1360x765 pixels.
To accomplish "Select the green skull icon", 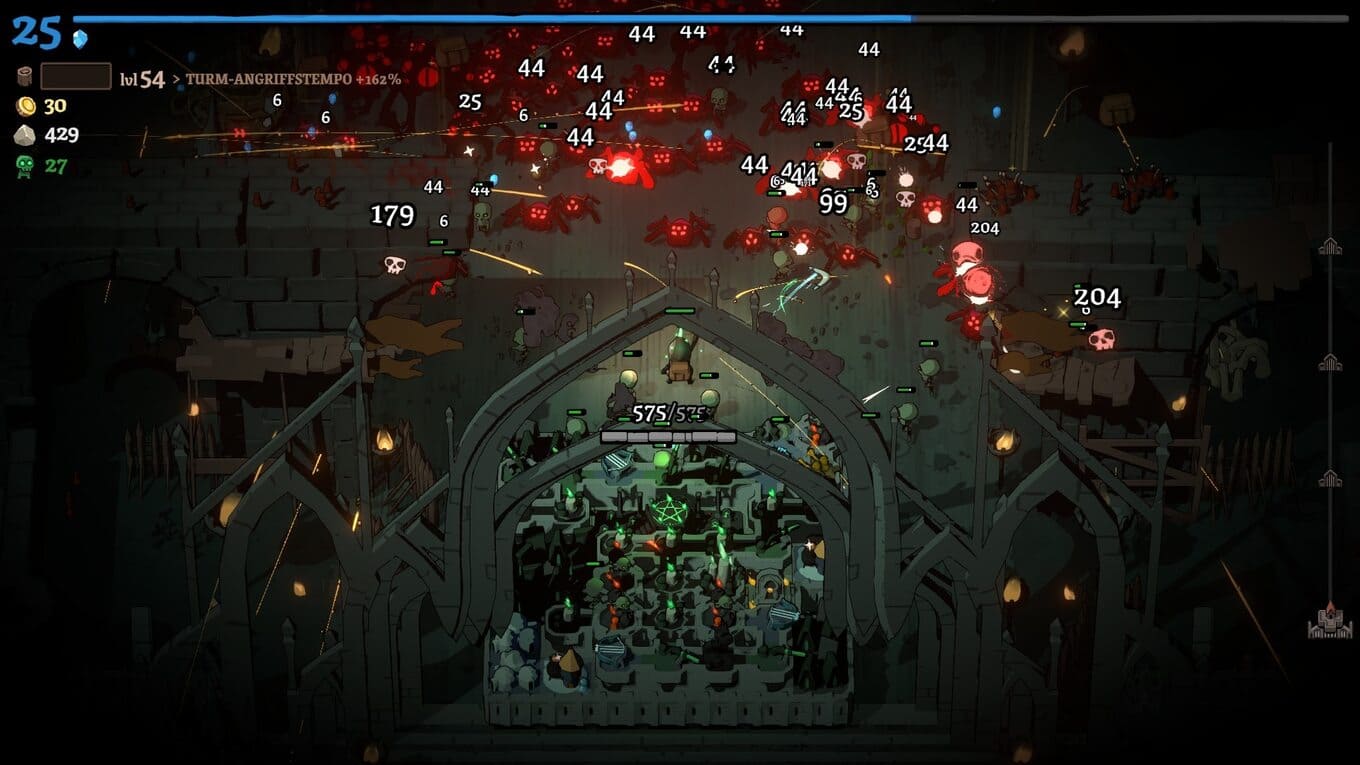I will tap(26, 165).
